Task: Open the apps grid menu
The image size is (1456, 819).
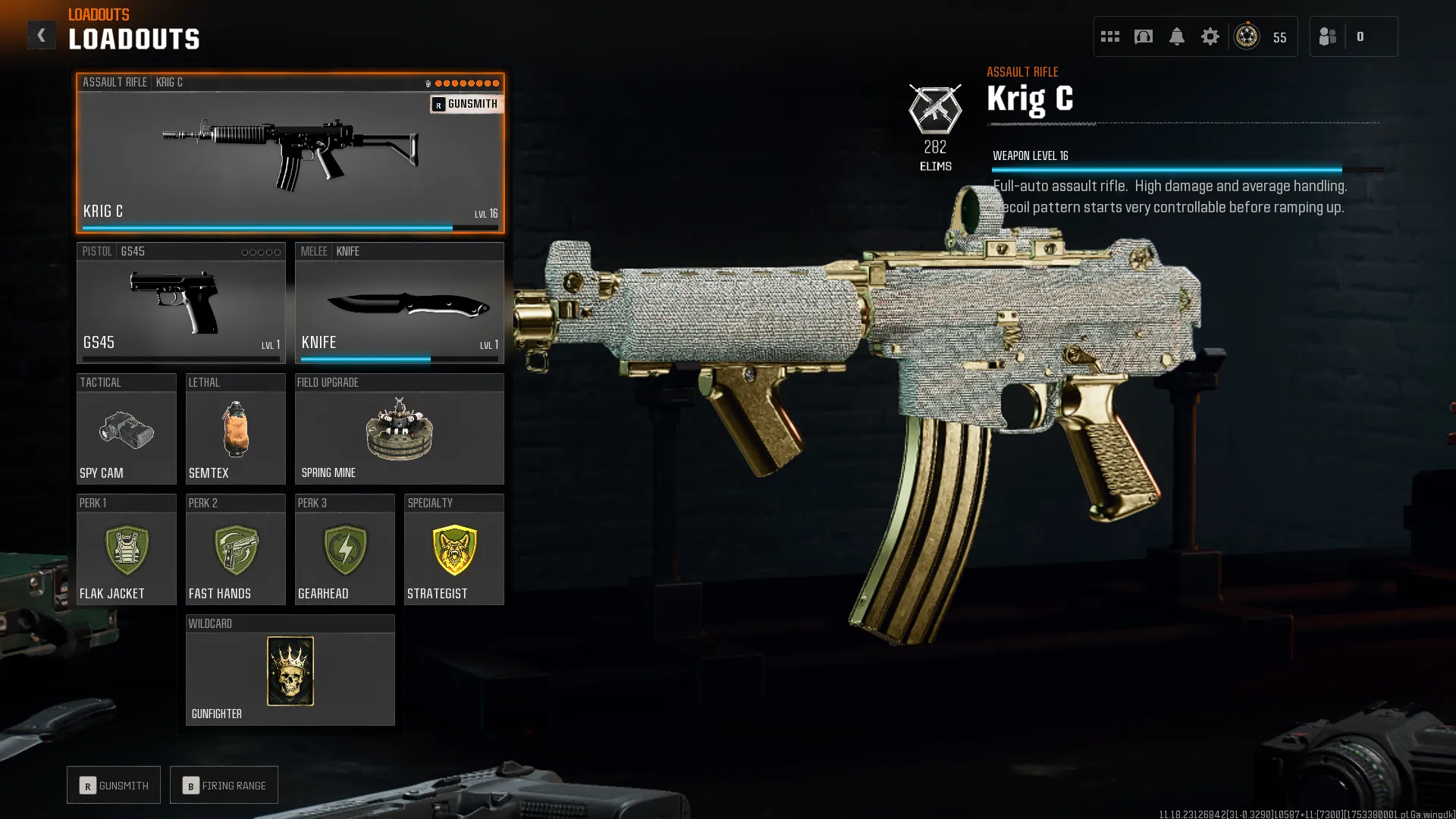Action: 1109,36
